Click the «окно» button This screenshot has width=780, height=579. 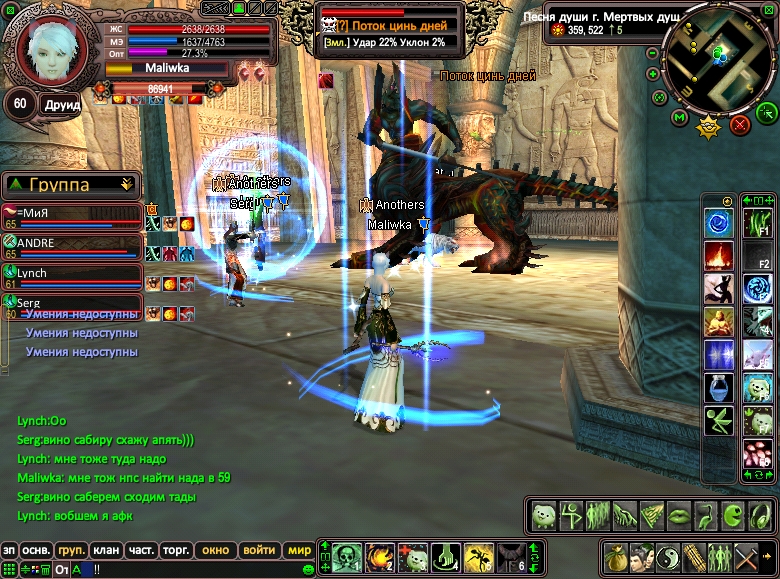tap(215, 550)
